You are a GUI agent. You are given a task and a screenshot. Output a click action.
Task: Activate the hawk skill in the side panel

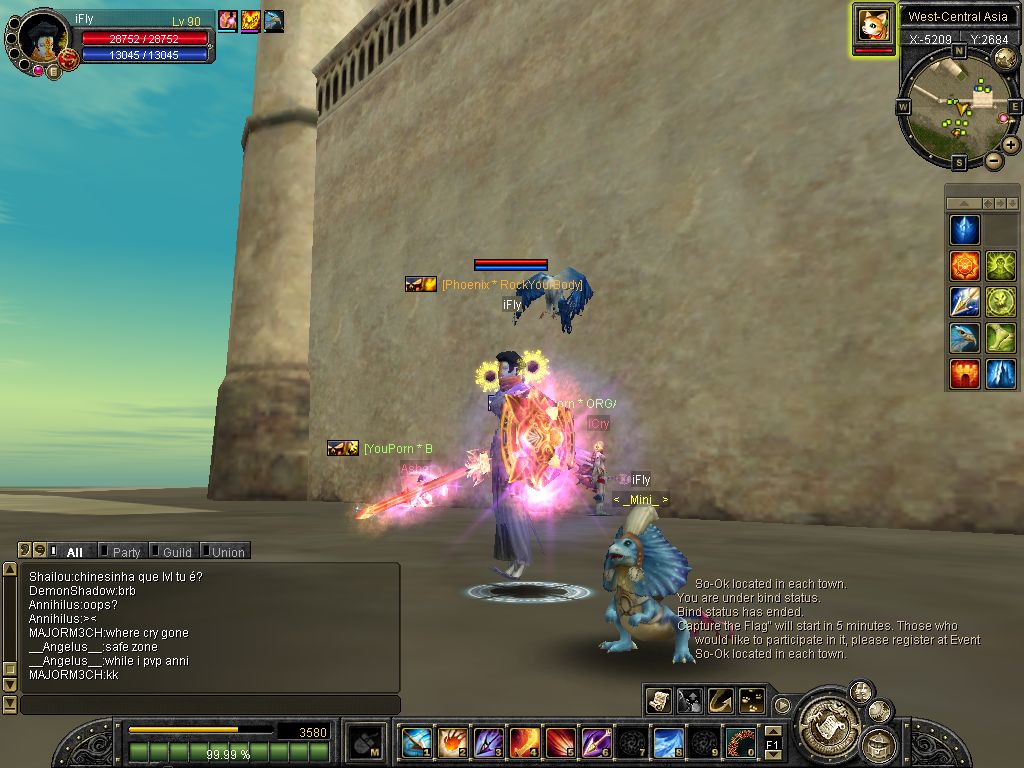click(x=965, y=338)
